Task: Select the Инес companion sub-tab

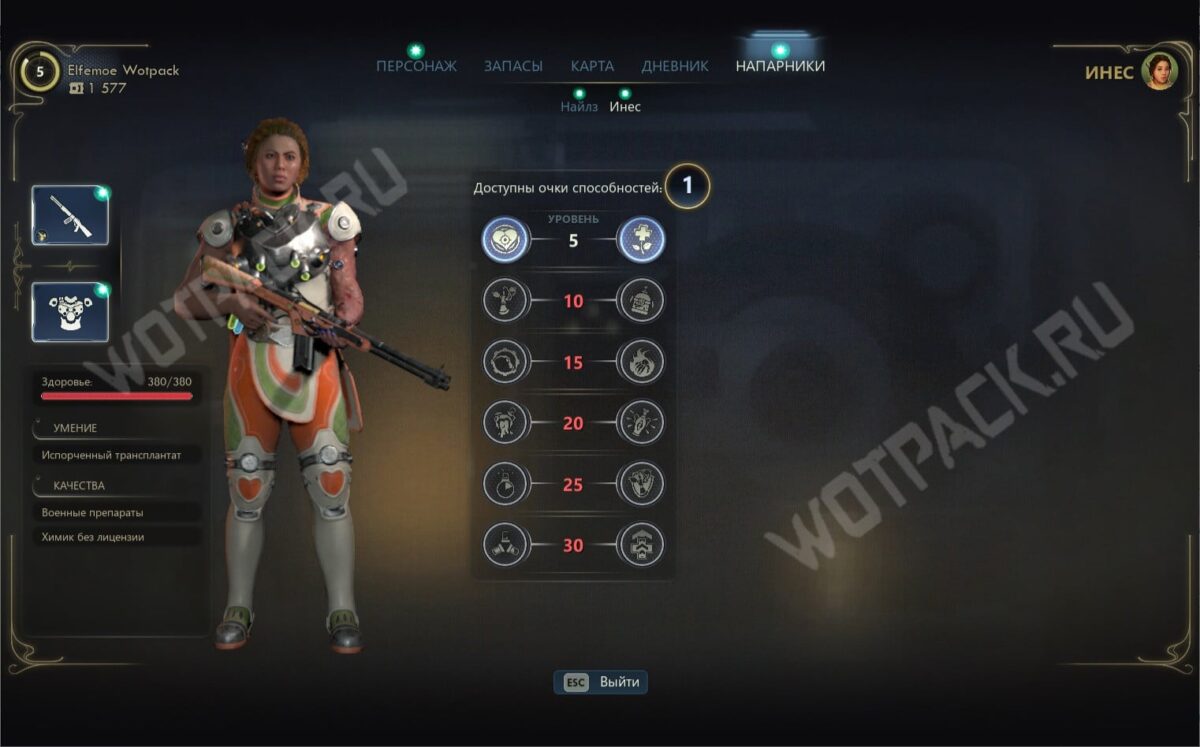Action: pyautogui.click(x=625, y=106)
